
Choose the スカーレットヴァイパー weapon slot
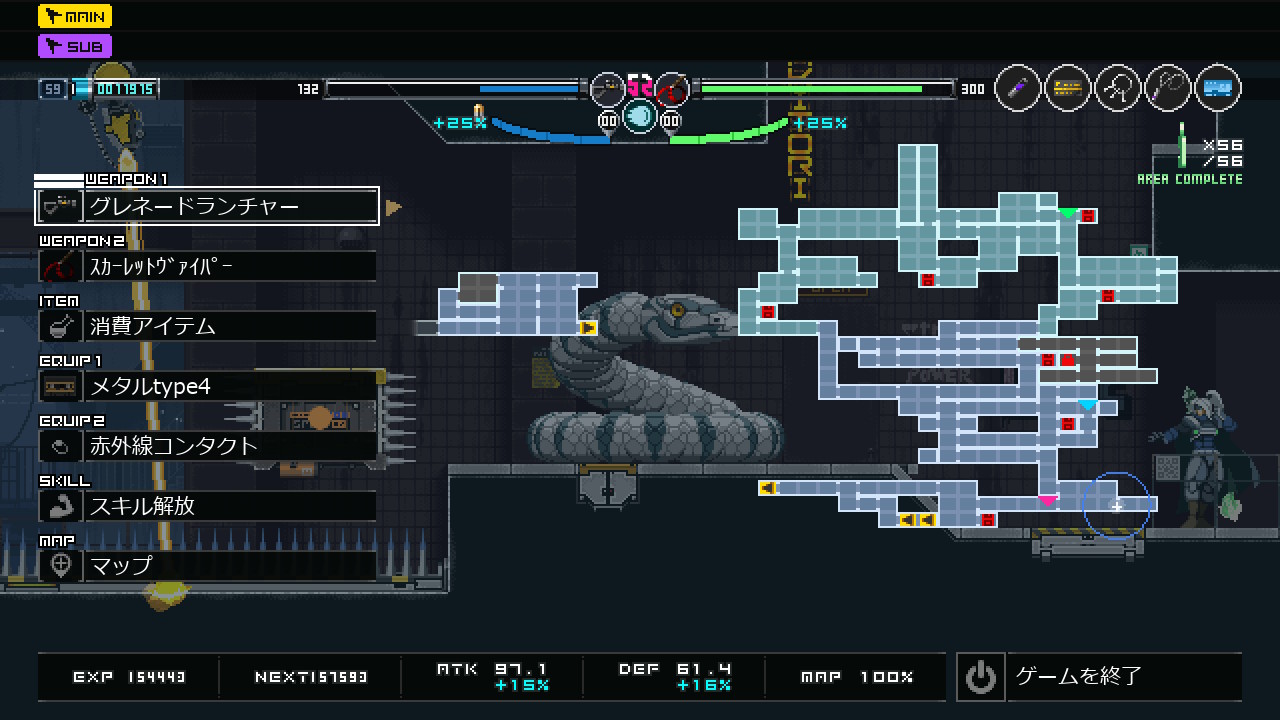[x=207, y=266]
